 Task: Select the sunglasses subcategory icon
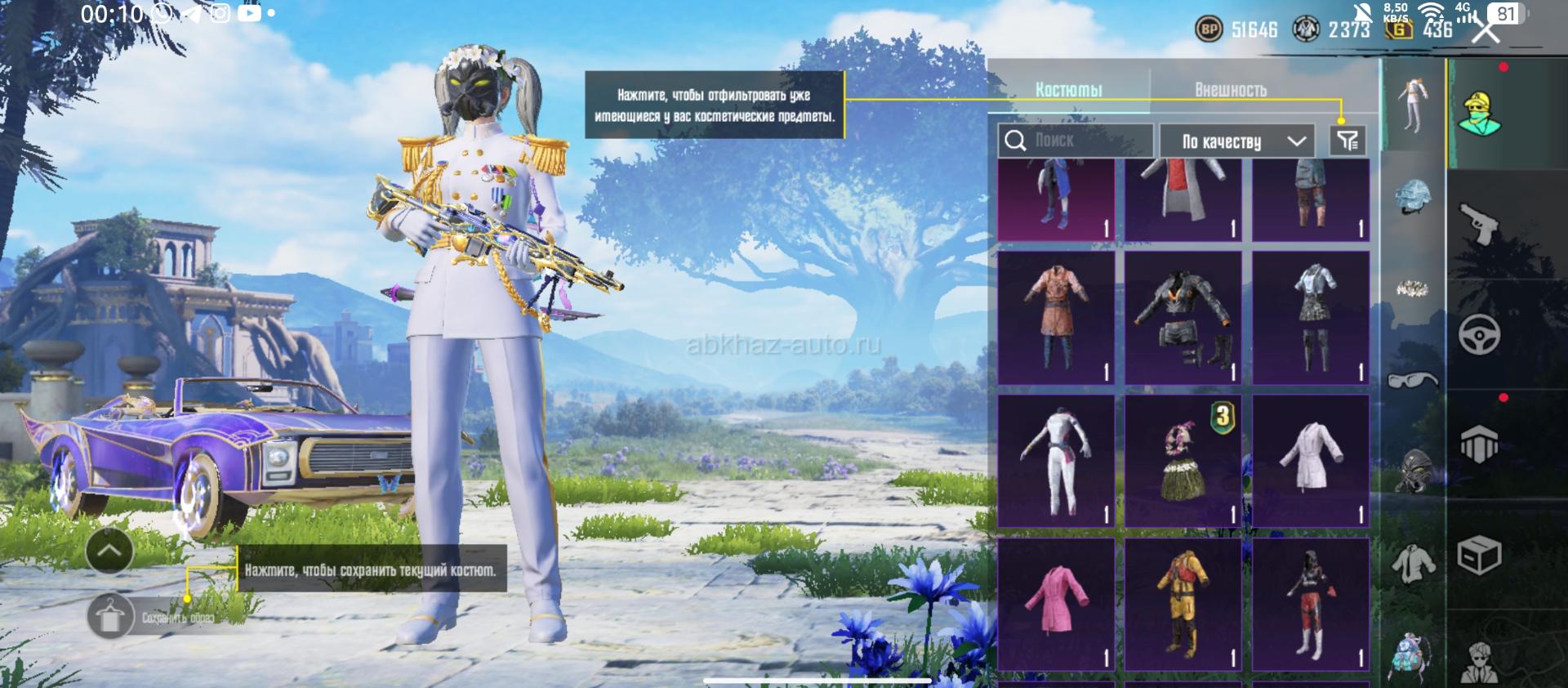1413,380
